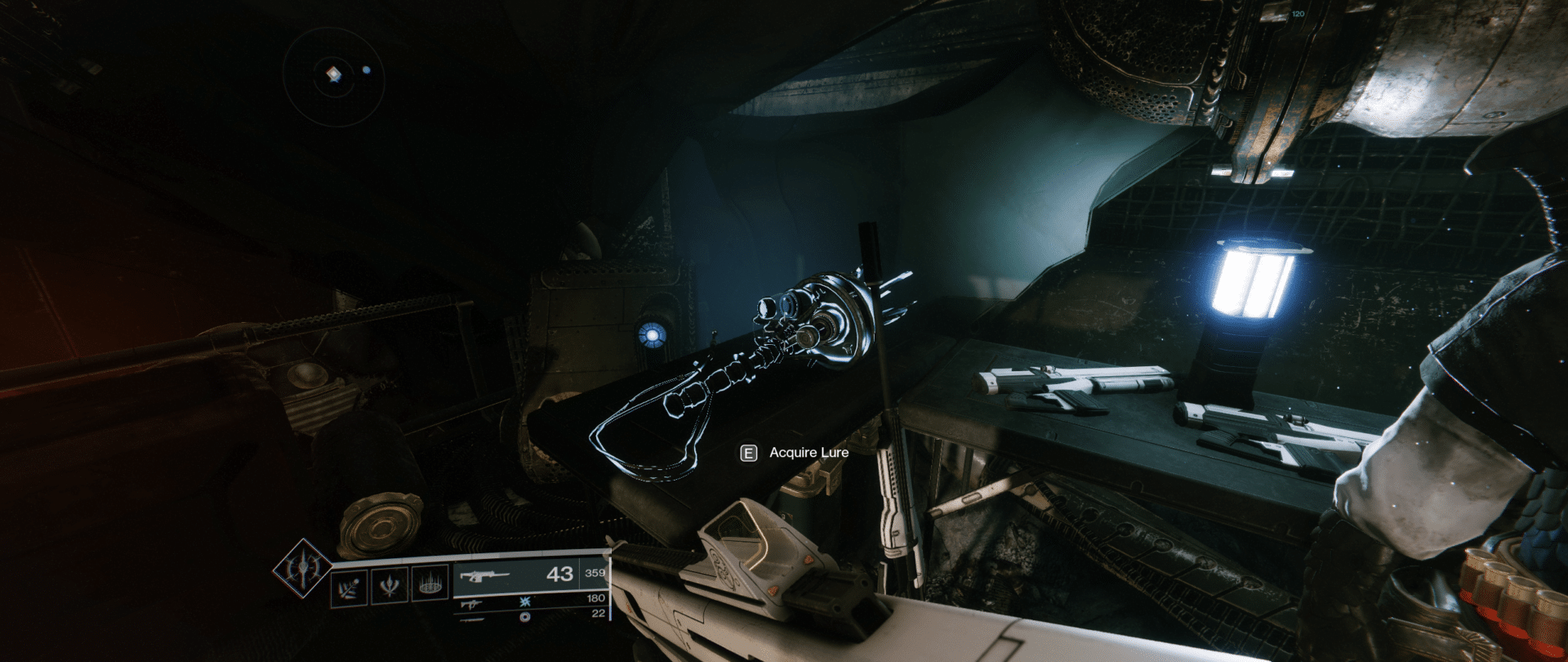The image size is (1568, 662).
Task: Click the melee ability icon
Action: [390, 584]
